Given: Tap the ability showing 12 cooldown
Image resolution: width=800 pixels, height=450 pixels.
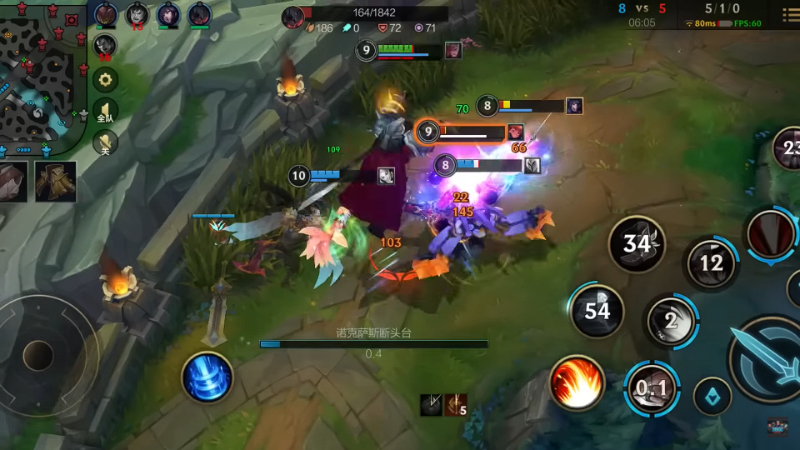Looking at the screenshot, I should tap(711, 263).
